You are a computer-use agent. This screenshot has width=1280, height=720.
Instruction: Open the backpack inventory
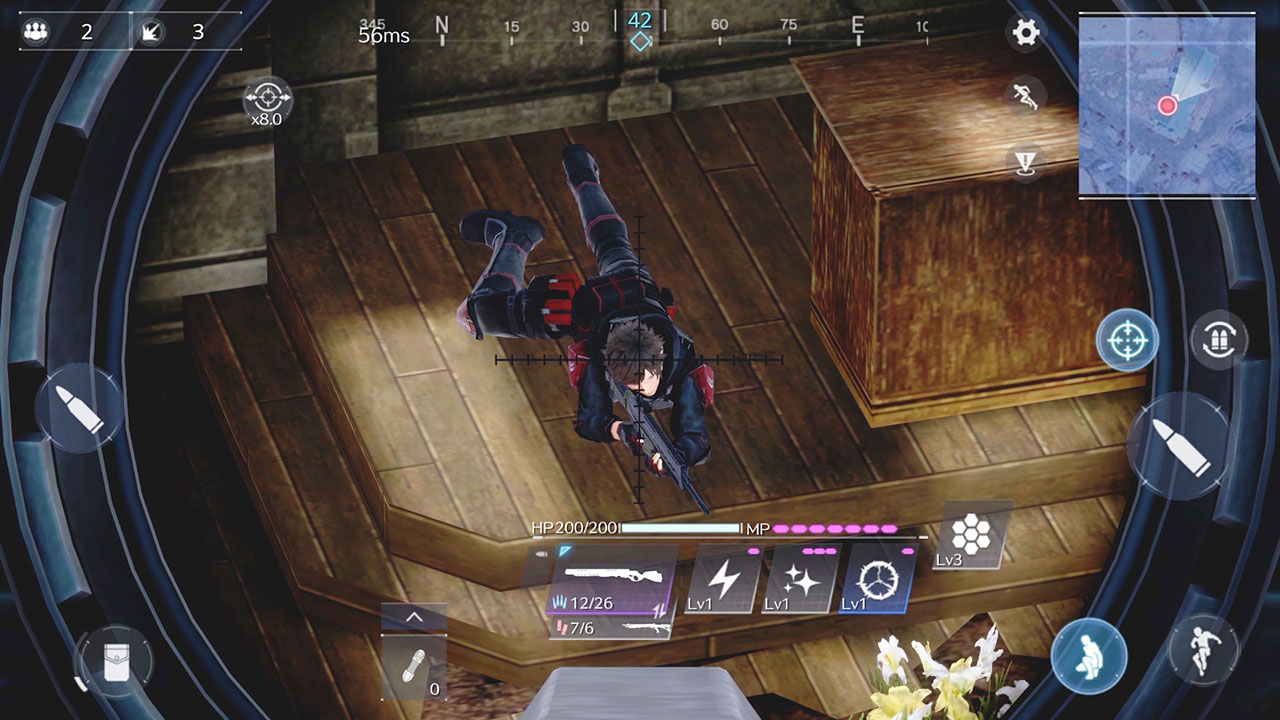coord(114,661)
